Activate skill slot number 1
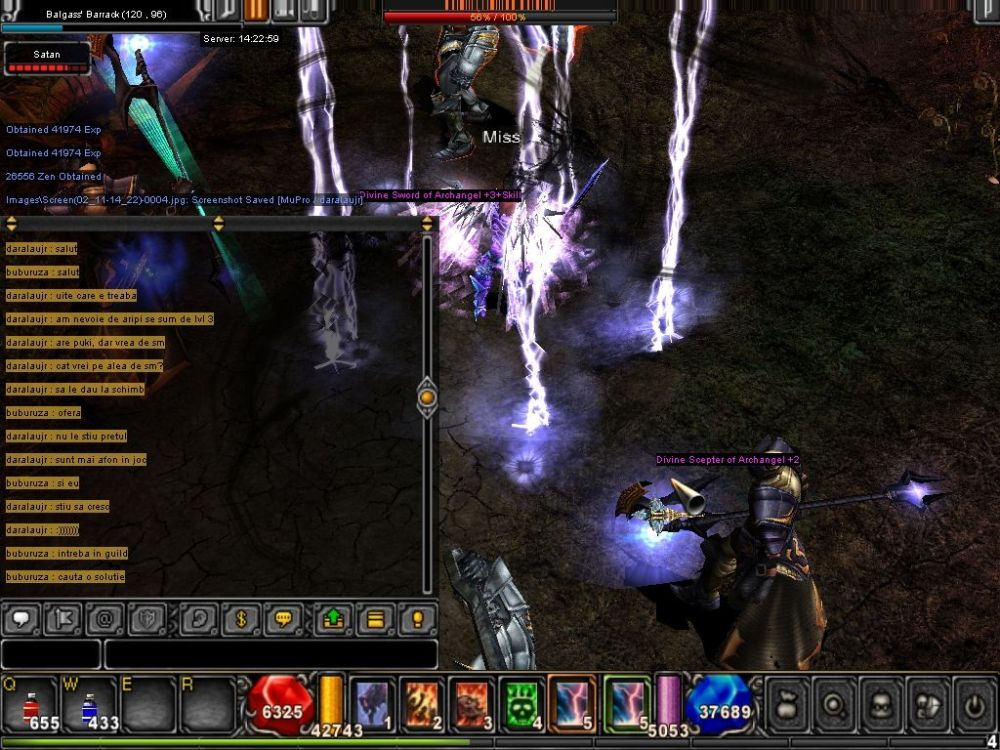Screen dimensions: 1000x750 click(374, 704)
